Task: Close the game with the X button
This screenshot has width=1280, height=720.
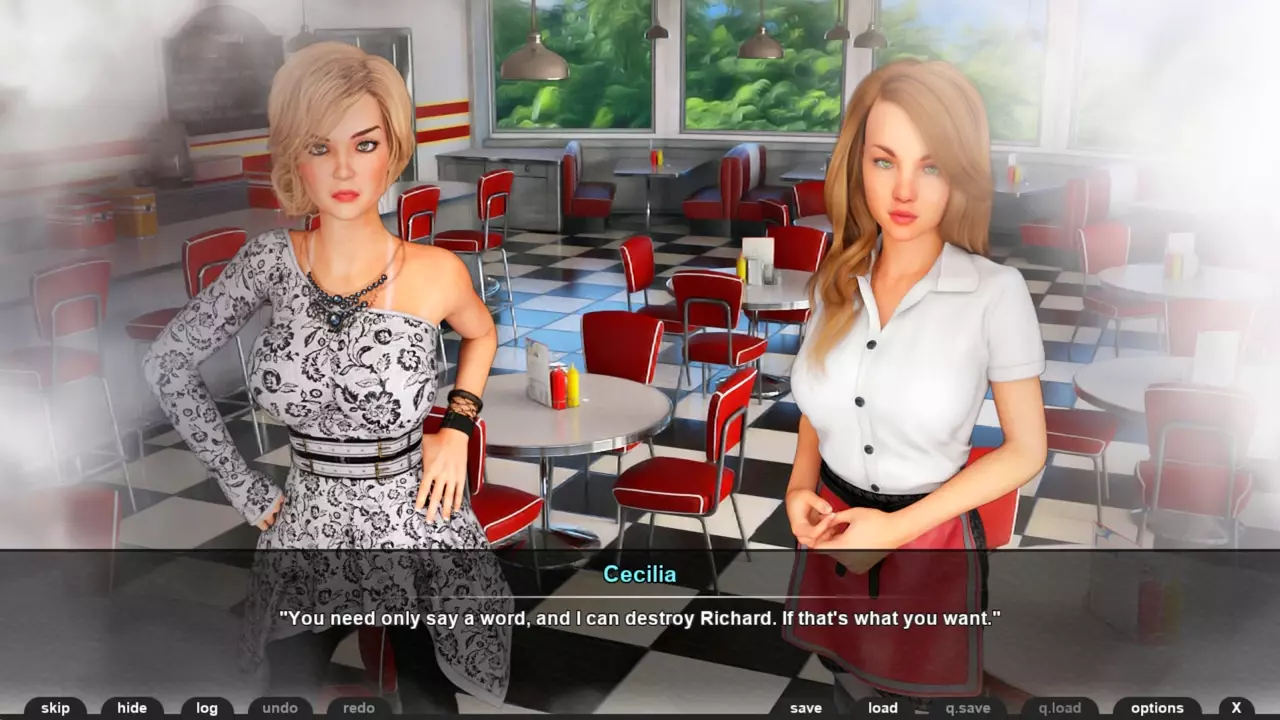Action: click(1236, 708)
